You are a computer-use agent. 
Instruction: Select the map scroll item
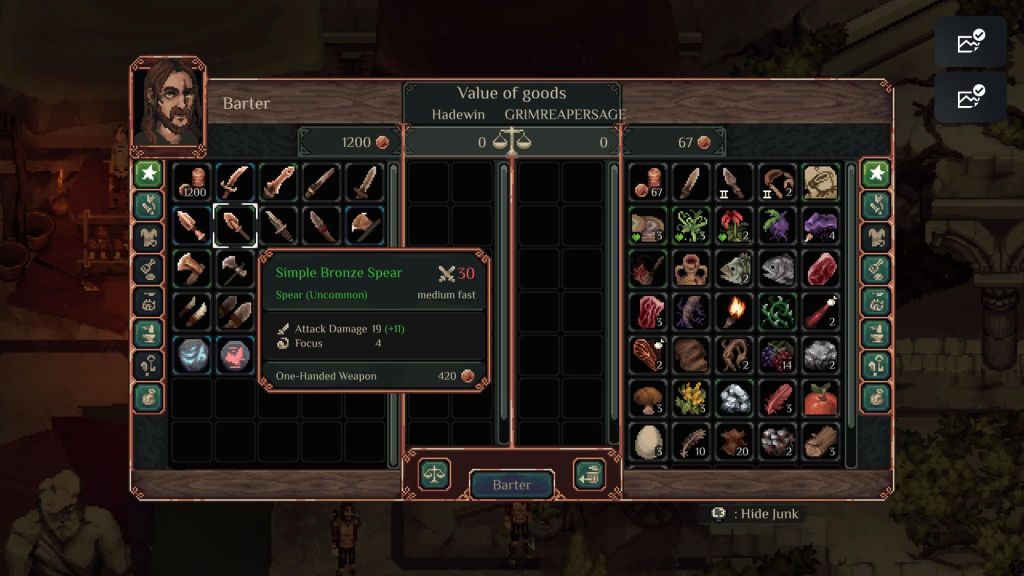tap(821, 183)
